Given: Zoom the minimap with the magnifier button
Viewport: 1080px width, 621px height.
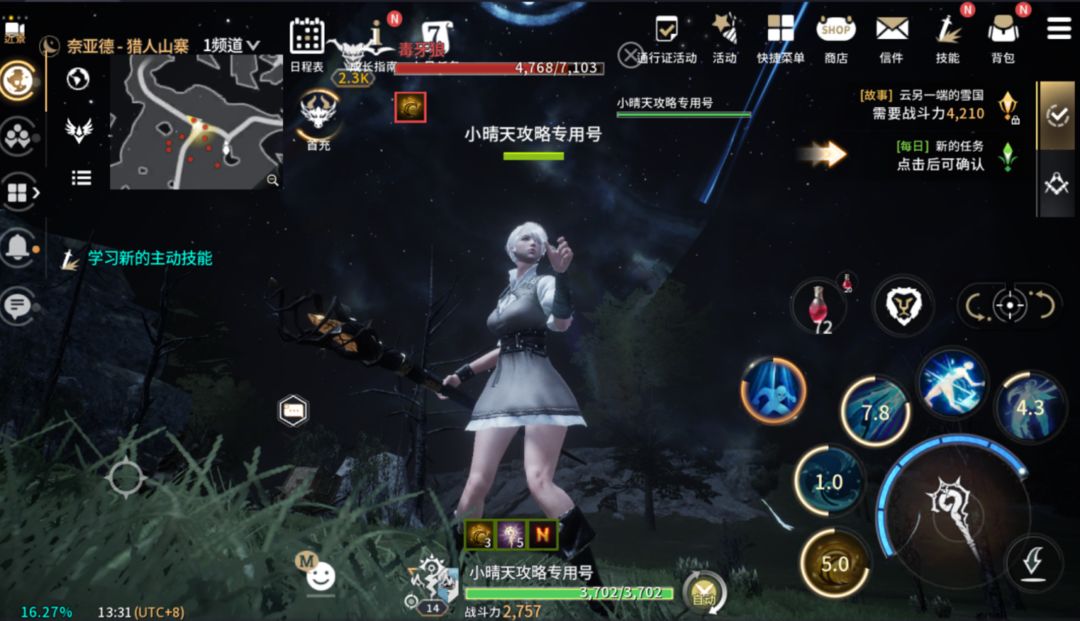Looking at the screenshot, I should [x=272, y=180].
